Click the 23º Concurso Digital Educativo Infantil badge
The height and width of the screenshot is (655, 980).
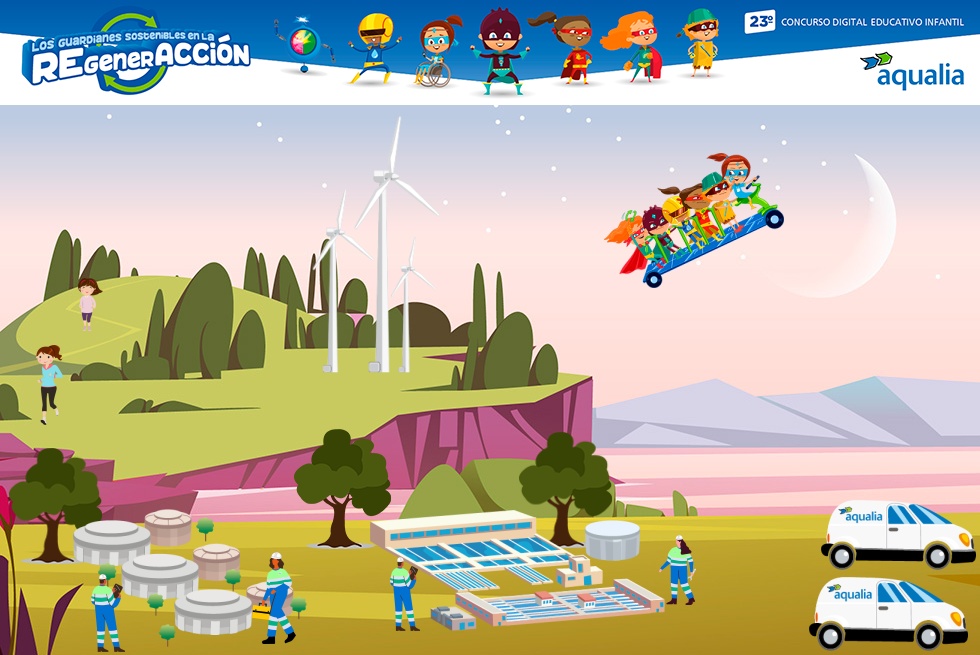pos(853,21)
